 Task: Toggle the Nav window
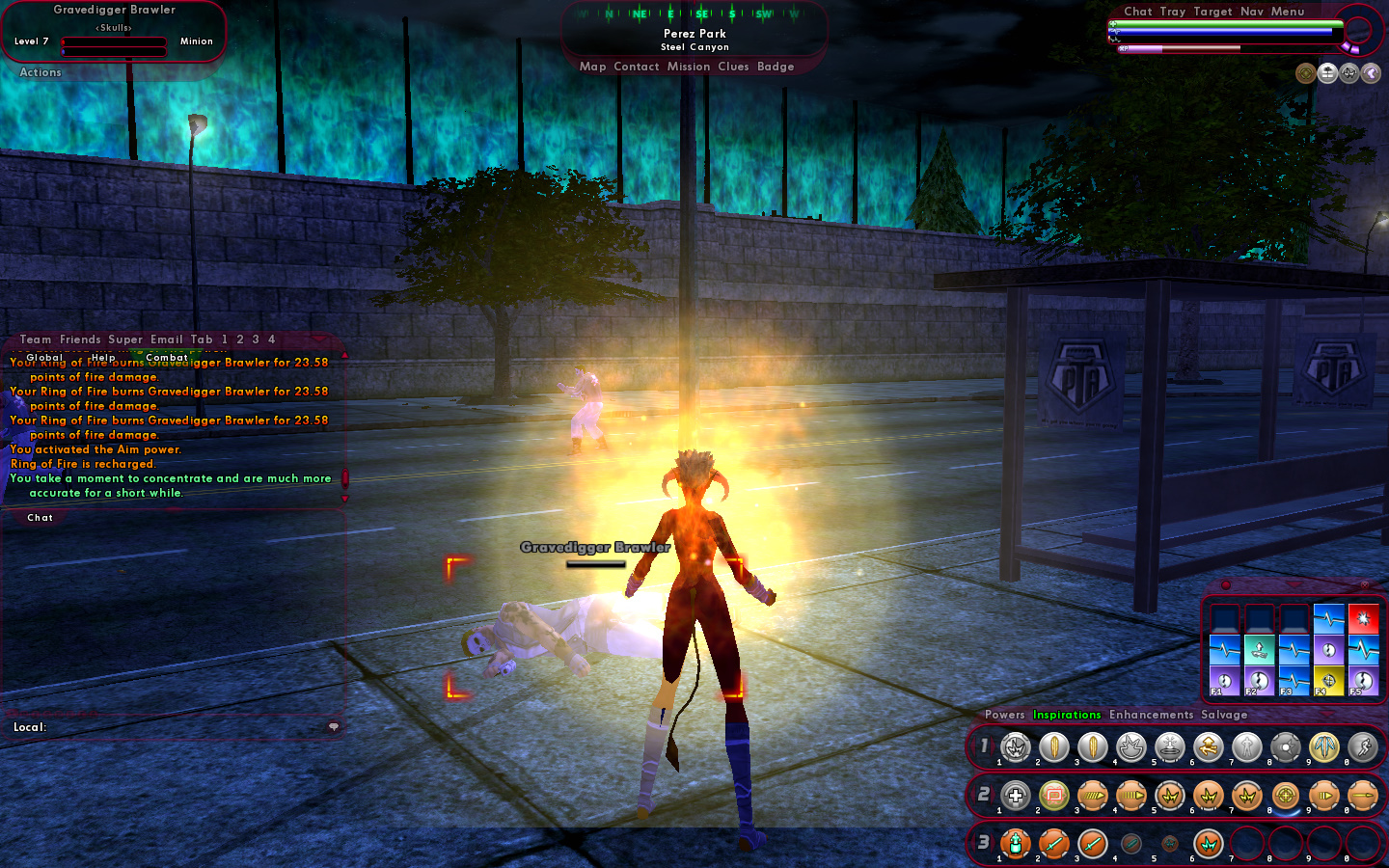[1252, 12]
